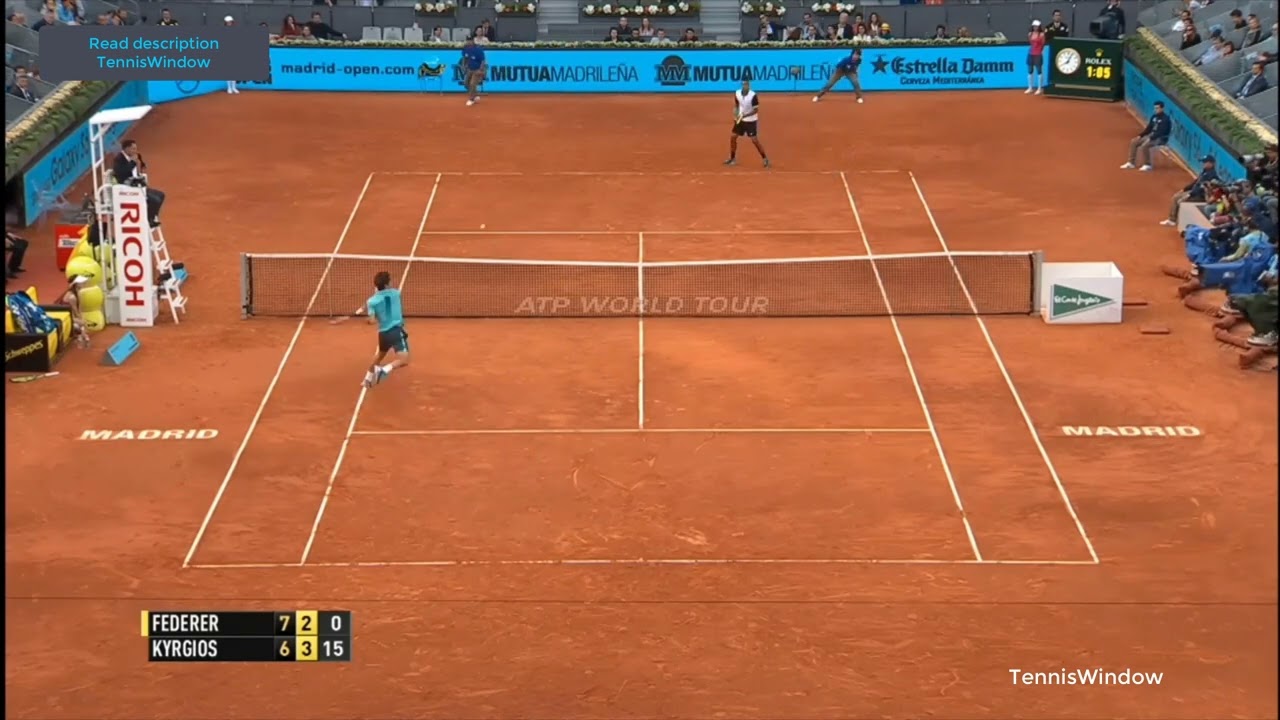
Task: Open the "Read description TennisWindow" annotation box
Action: point(153,53)
